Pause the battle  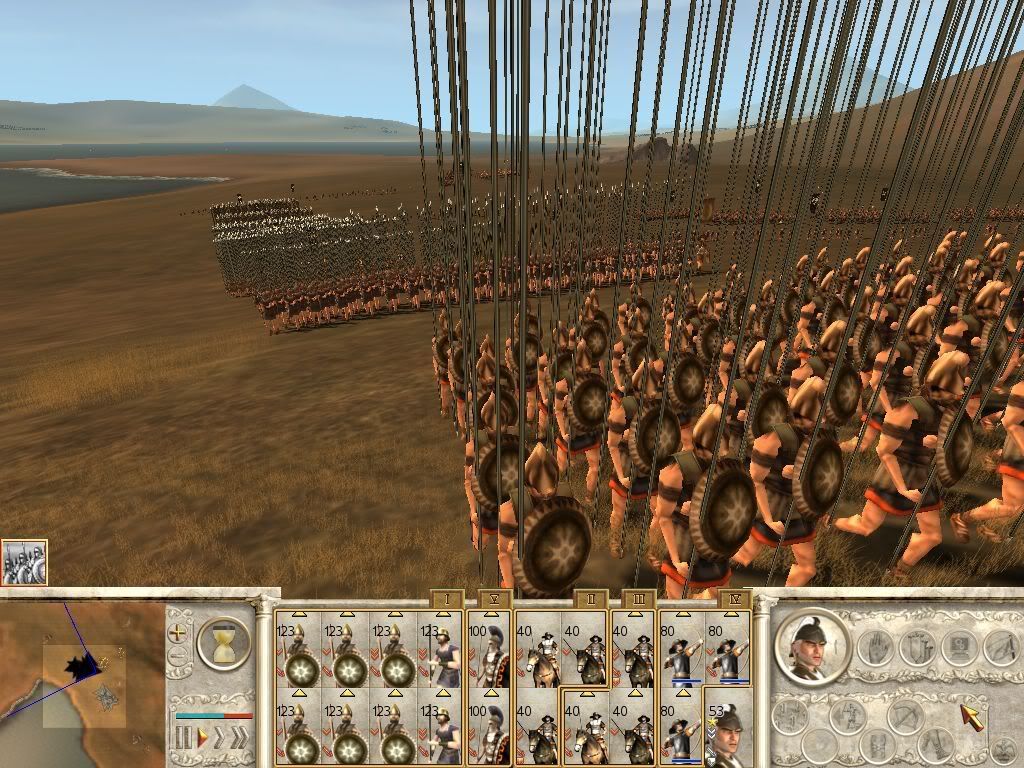[184, 739]
